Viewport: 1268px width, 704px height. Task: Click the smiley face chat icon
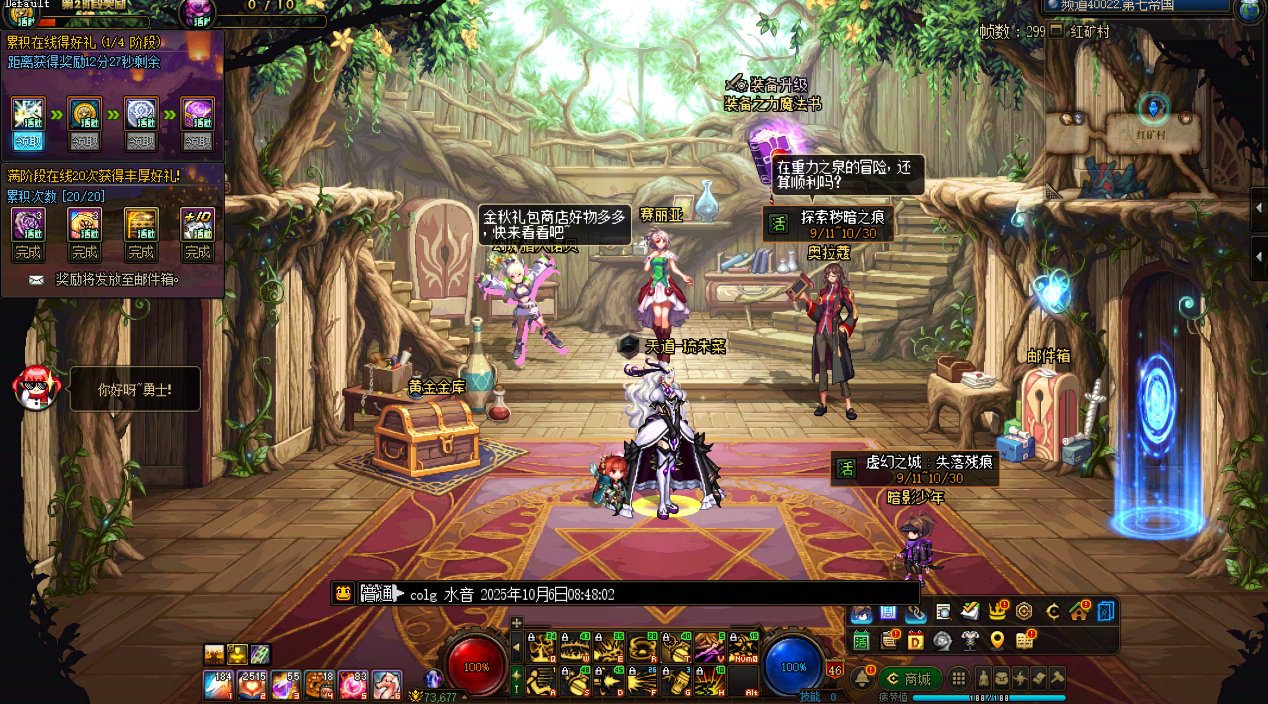tap(344, 593)
